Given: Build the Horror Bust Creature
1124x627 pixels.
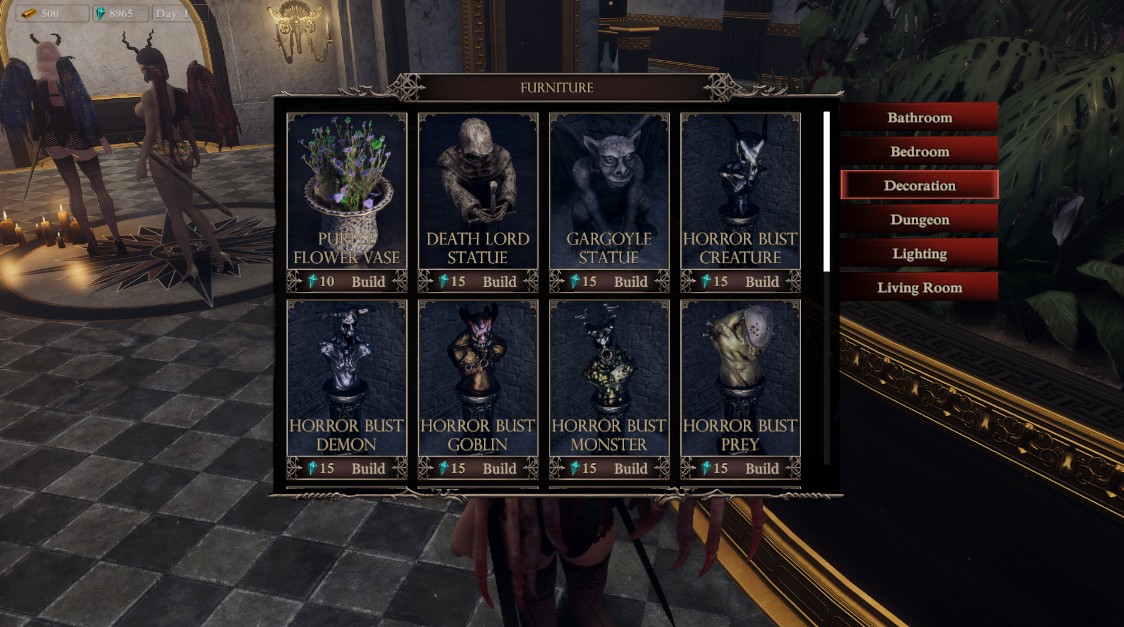Looking at the screenshot, I should pos(761,282).
